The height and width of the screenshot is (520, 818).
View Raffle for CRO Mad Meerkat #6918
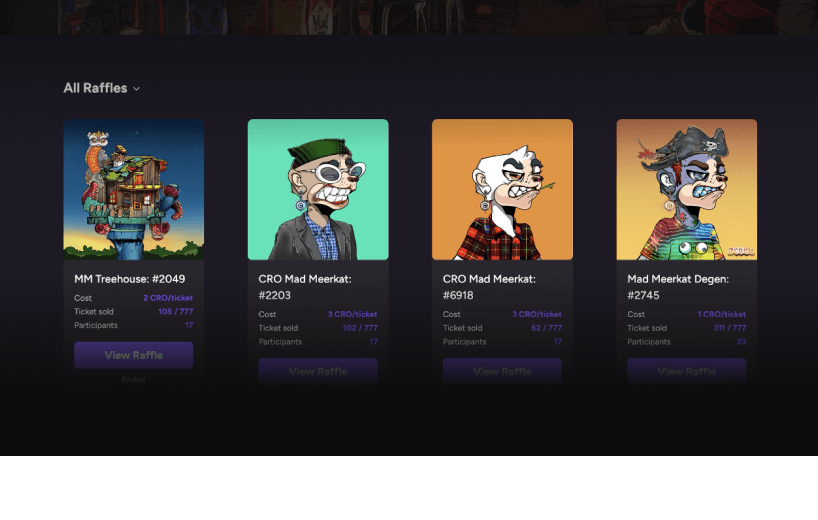tap(502, 372)
